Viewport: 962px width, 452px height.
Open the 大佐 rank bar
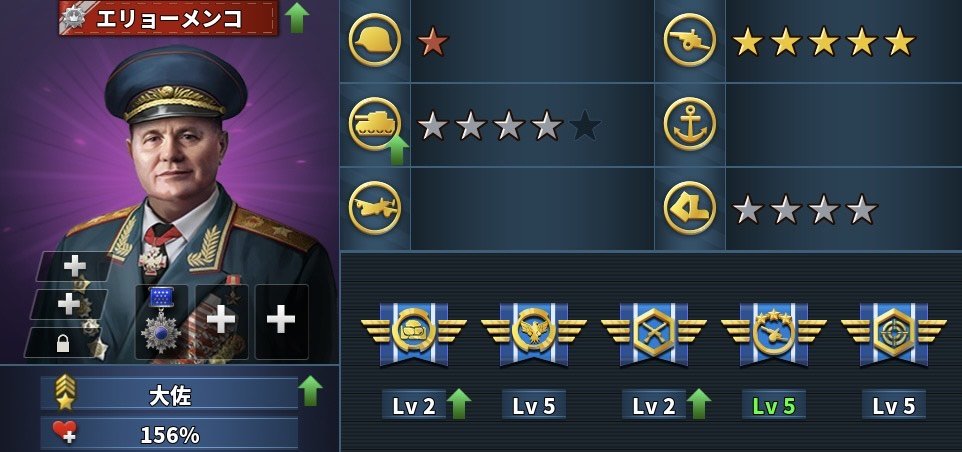[x=168, y=394]
